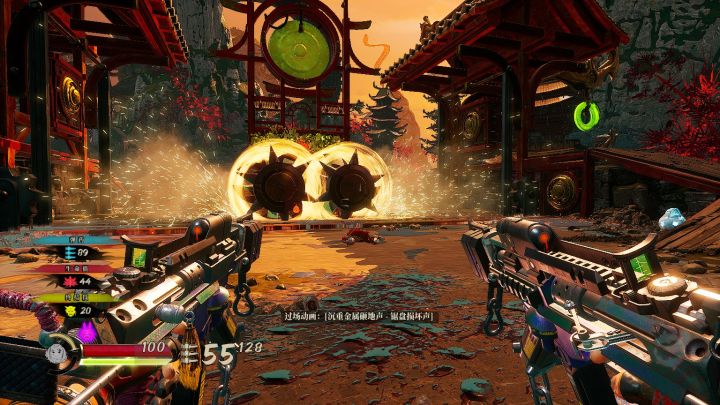The width and height of the screenshot is (720, 405).
Task: Click the blue ammo pickup icon
Action: pyautogui.click(x=70, y=254)
